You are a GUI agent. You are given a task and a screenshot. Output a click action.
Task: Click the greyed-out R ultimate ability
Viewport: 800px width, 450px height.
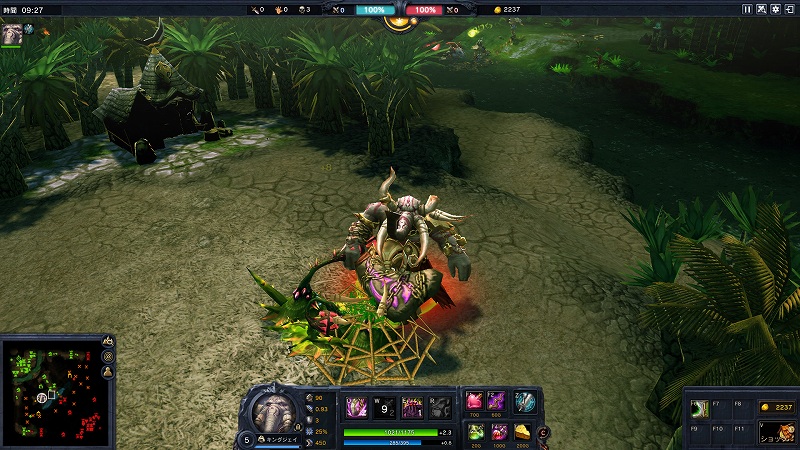tap(440, 408)
